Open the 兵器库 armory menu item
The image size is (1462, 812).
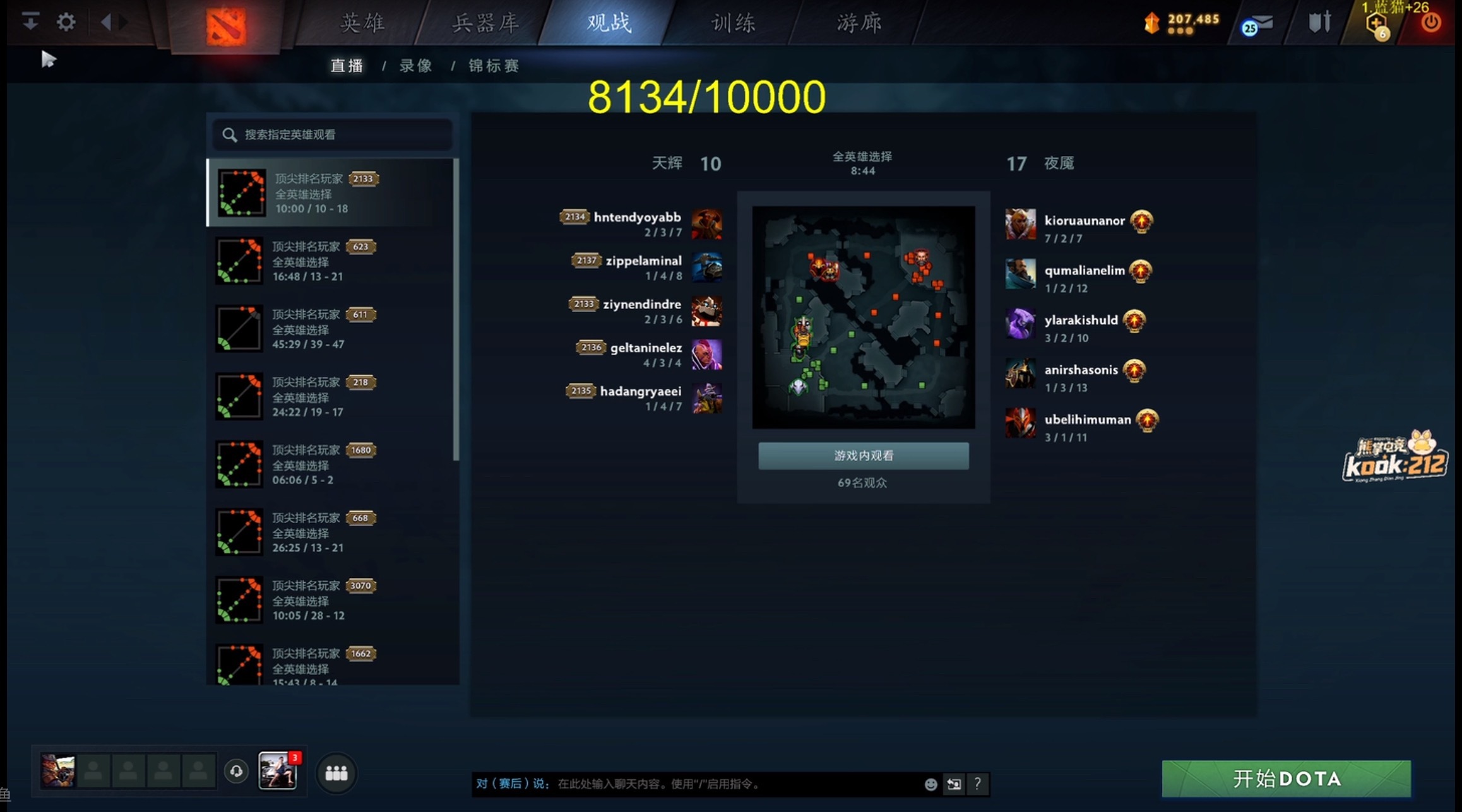(x=484, y=22)
